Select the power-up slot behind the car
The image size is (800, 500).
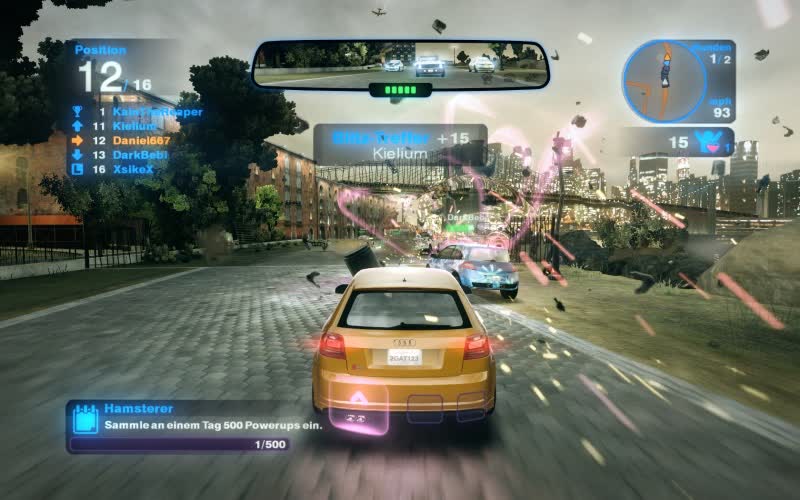pyautogui.click(x=358, y=410)
